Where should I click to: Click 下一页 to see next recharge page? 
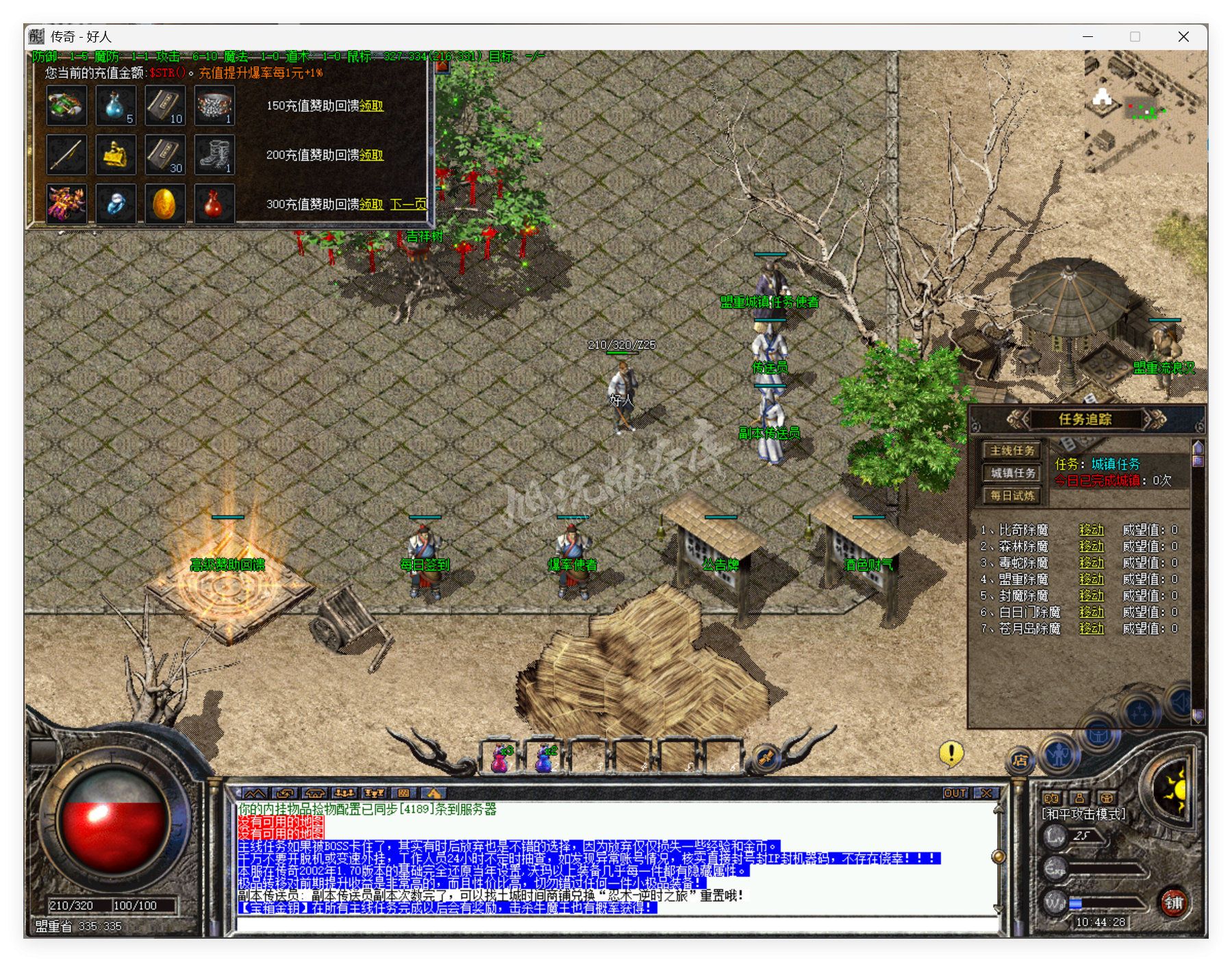point(407,204)
